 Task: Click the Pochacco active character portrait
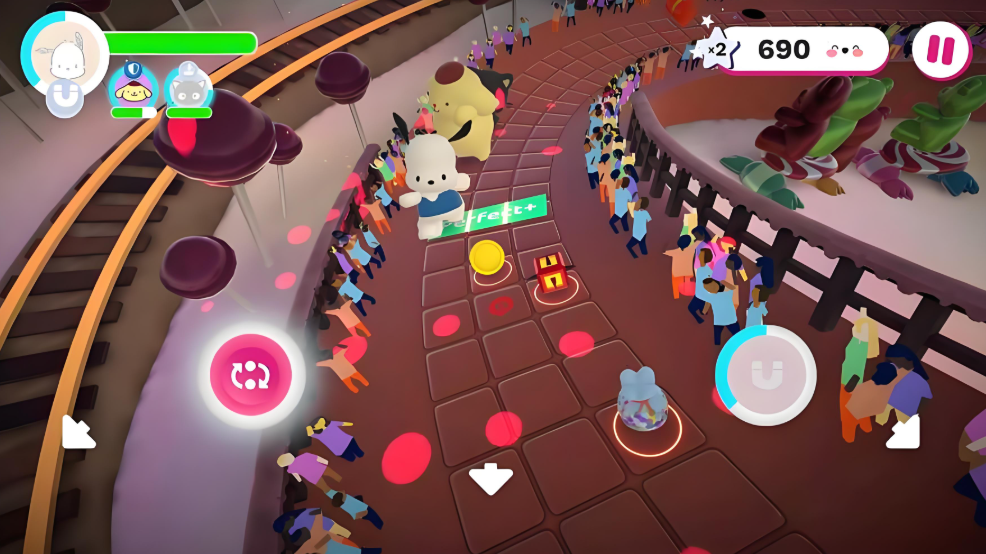pyautogui.click(x=65, y=55)
